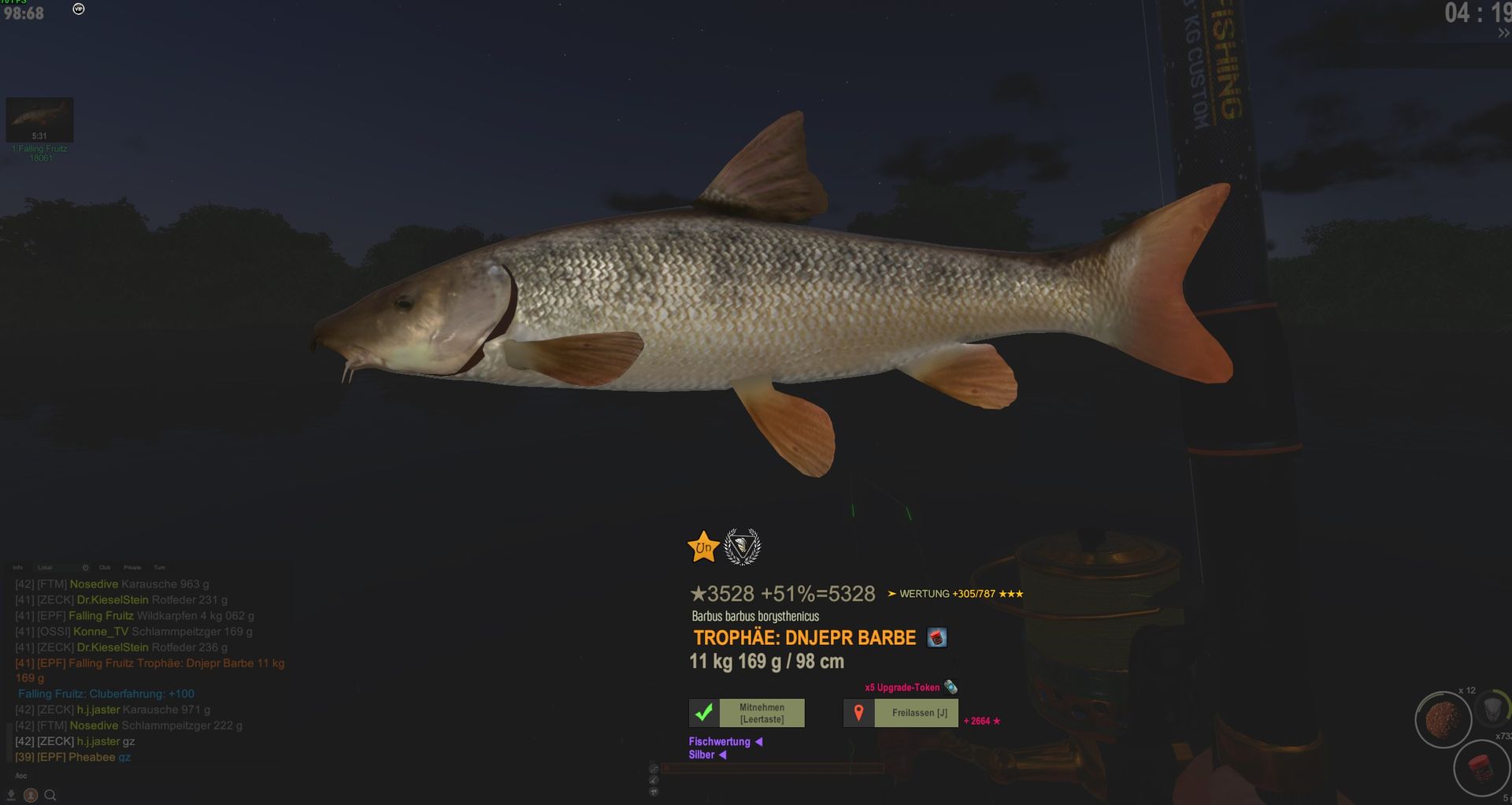Open the Turn chat tab
Image resolution: width=1512 pixels, height=805 pixels.
[x=159, y=567]
